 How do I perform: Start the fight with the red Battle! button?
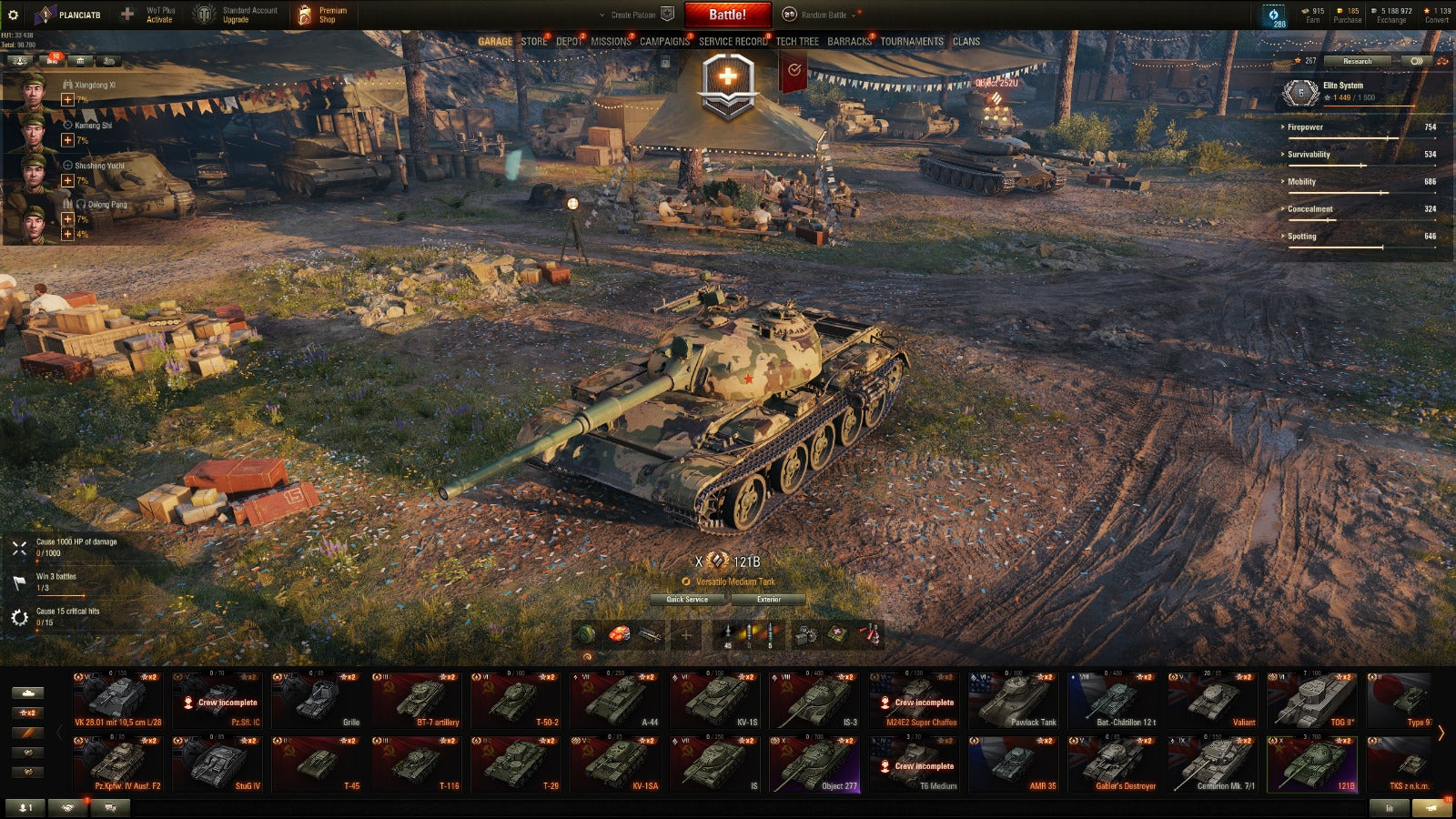point(727,15)
